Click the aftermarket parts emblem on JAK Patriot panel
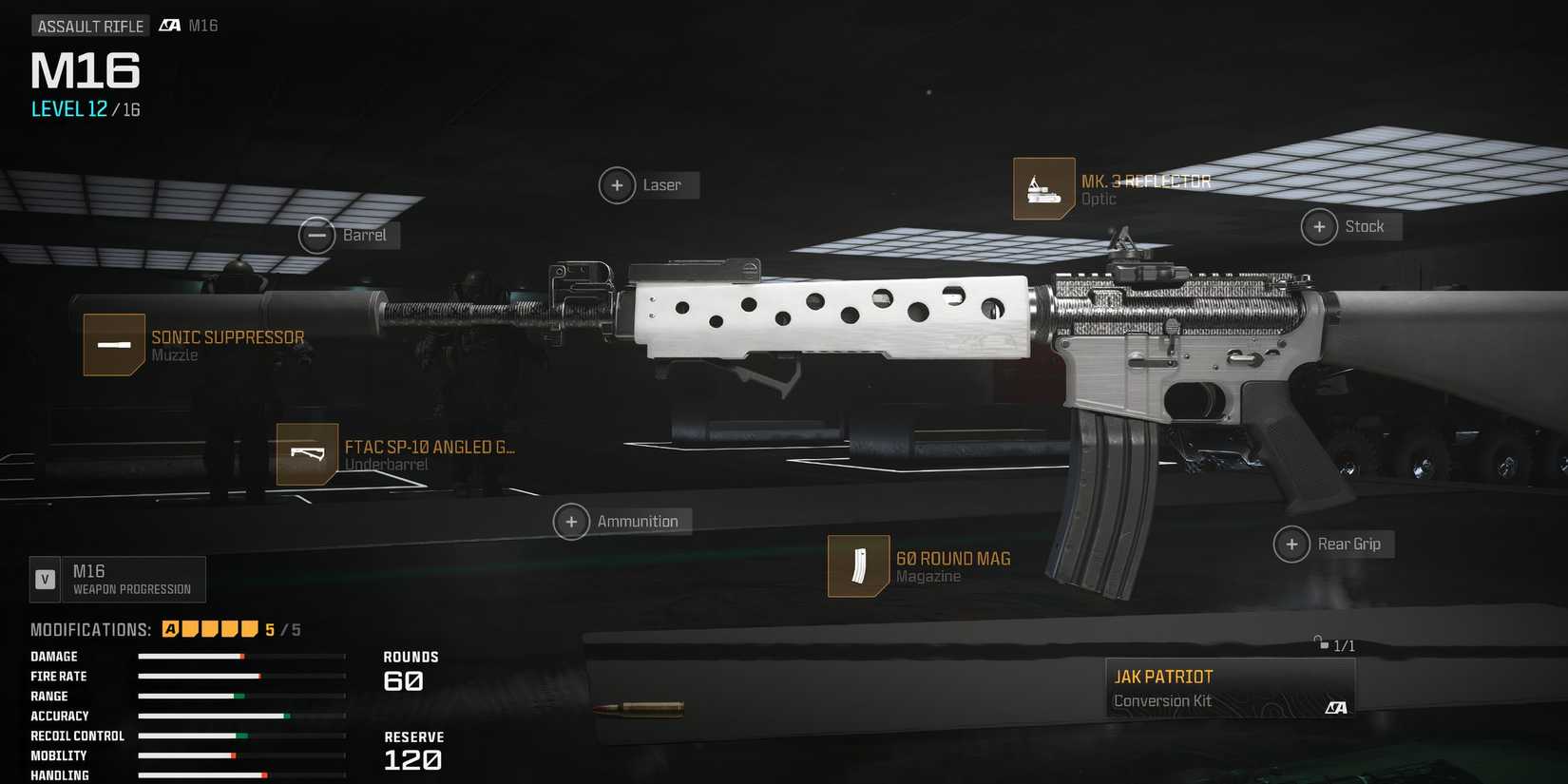Viewport: 1568px width, 784px height. pos(1336,707)
